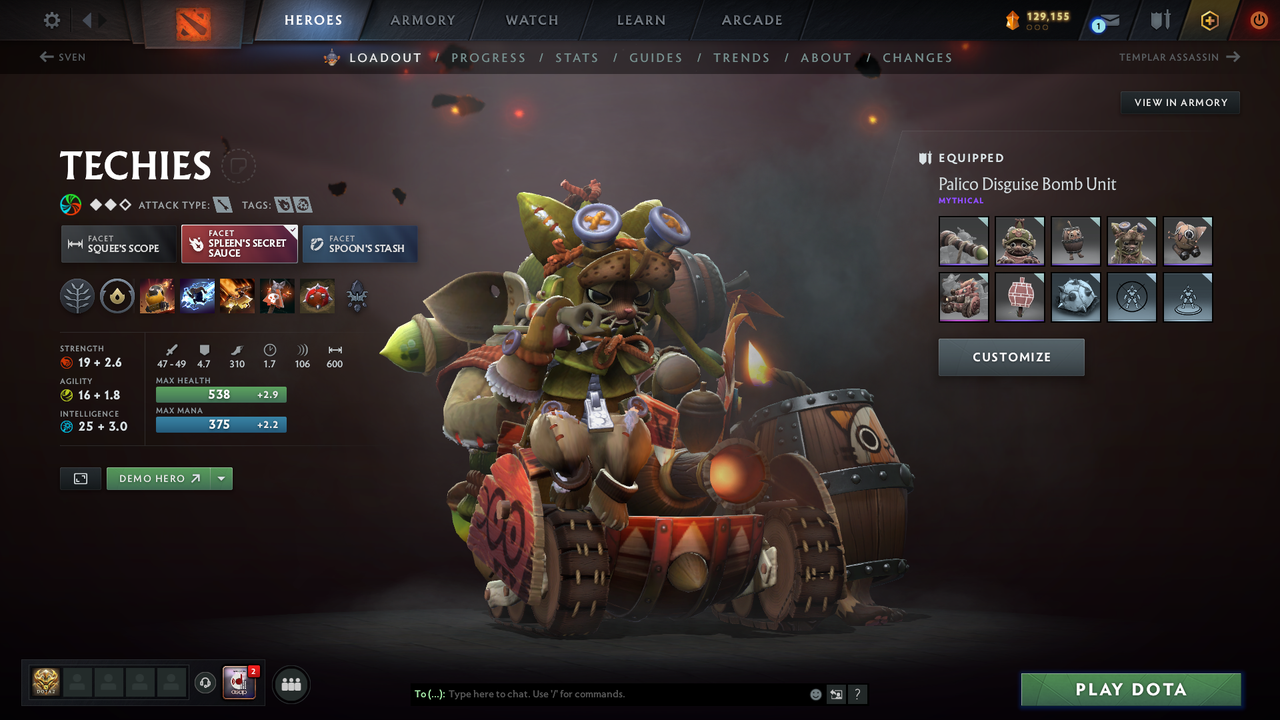Switch to Squee's Scope facet
This screenshot has width=1280, height=720.
117,243
